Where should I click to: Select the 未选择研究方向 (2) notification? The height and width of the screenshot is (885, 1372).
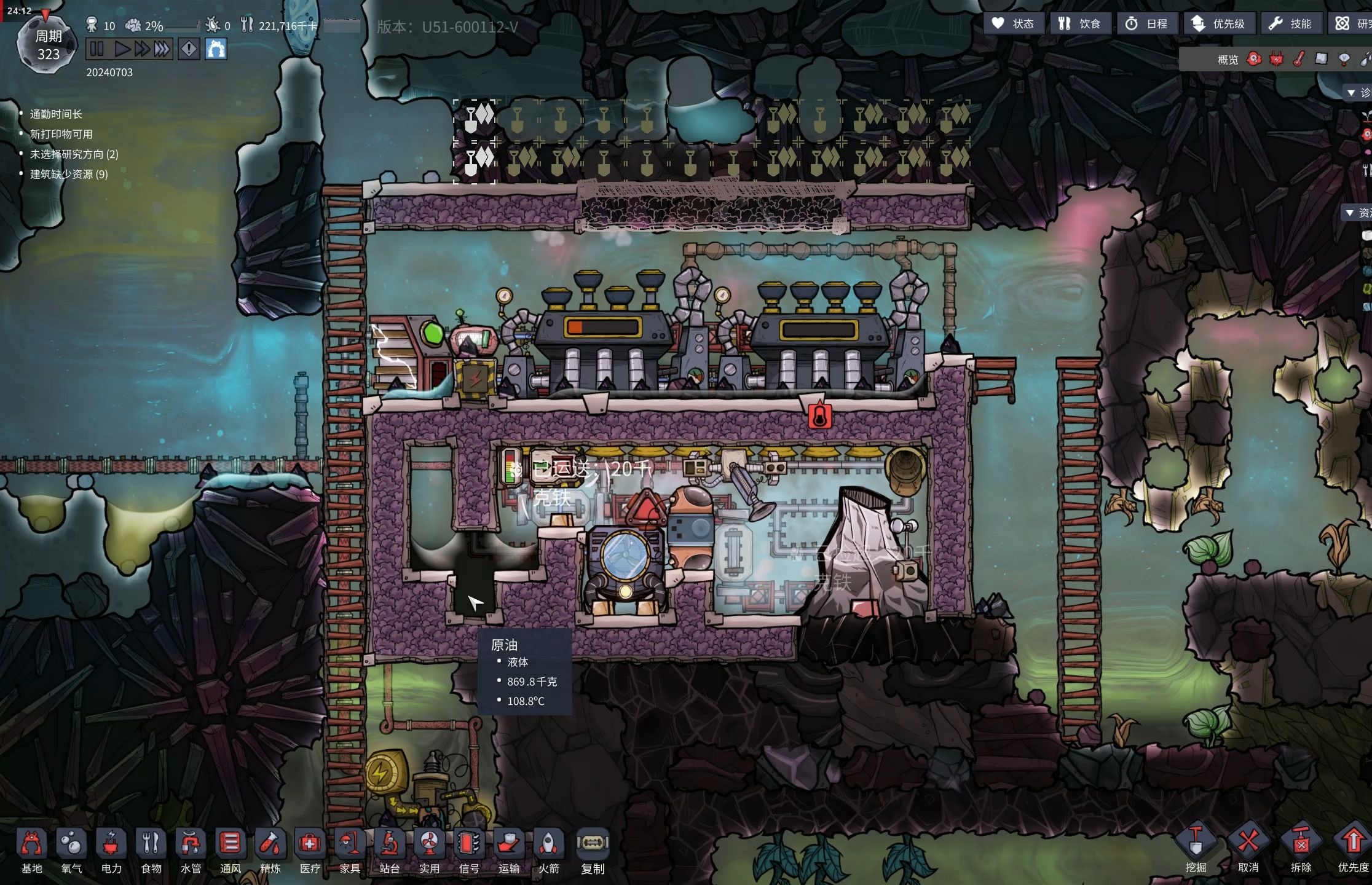click(74, 154)
